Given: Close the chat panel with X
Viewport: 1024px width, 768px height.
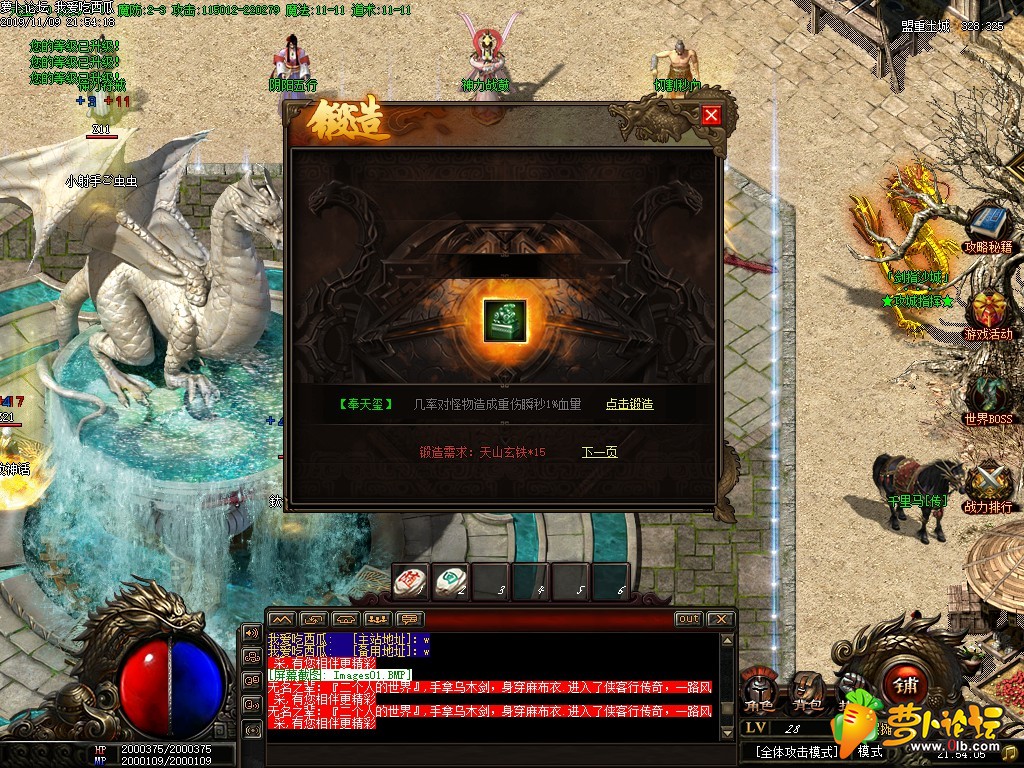Looking at the screenshot, I should (721, 619).
